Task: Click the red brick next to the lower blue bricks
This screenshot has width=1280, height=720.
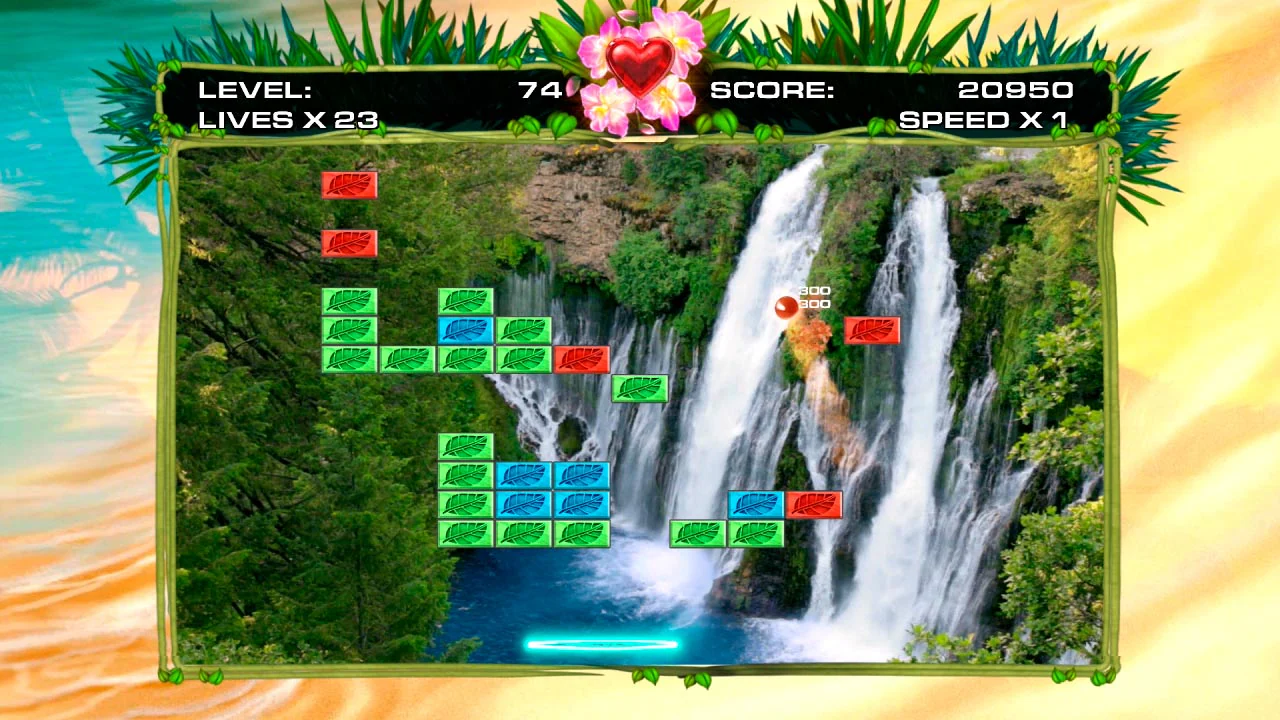Action: (815, 505)
